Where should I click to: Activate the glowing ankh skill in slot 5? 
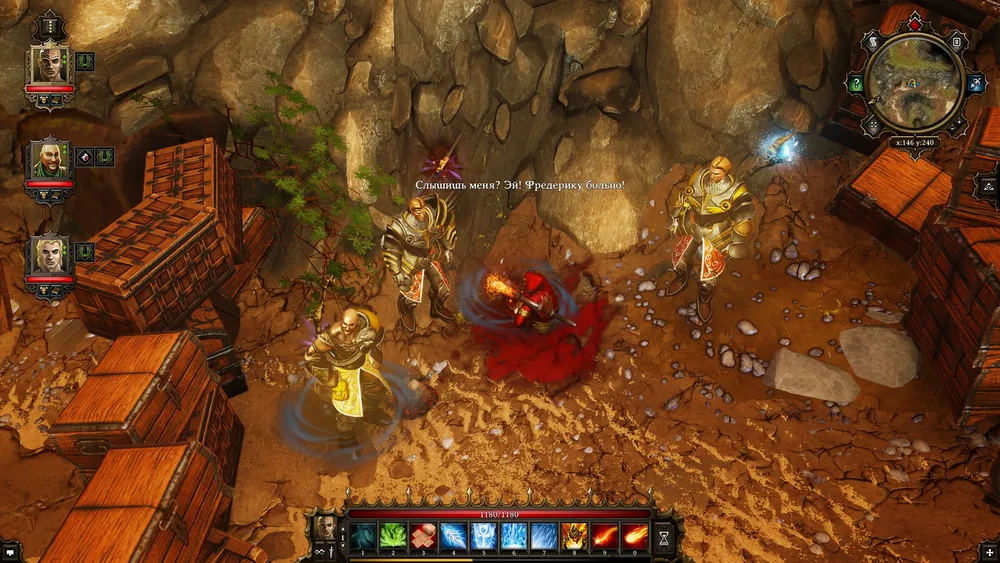coord(484,537)
